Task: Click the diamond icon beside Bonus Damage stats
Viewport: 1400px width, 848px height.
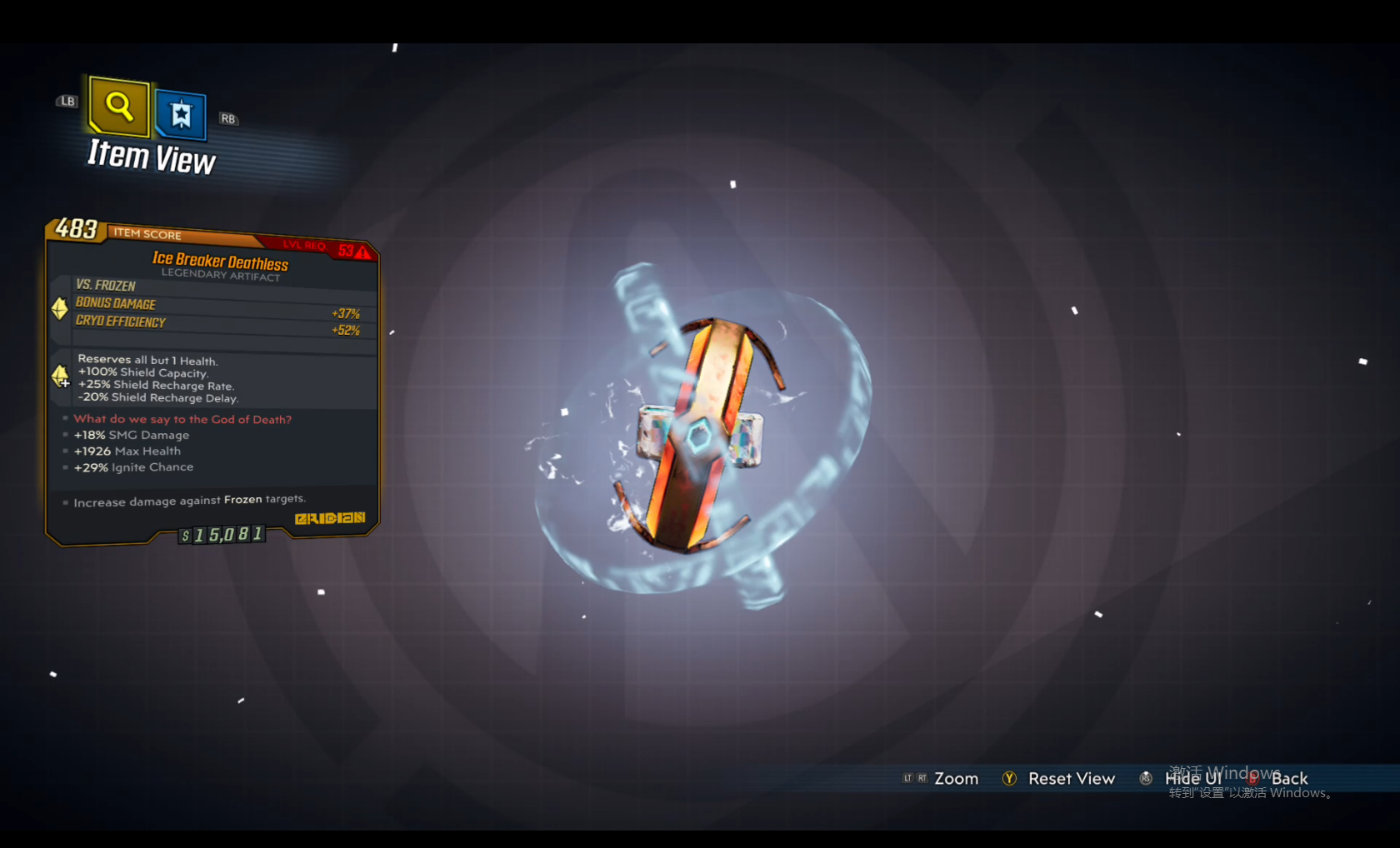Action: [58, 309]
